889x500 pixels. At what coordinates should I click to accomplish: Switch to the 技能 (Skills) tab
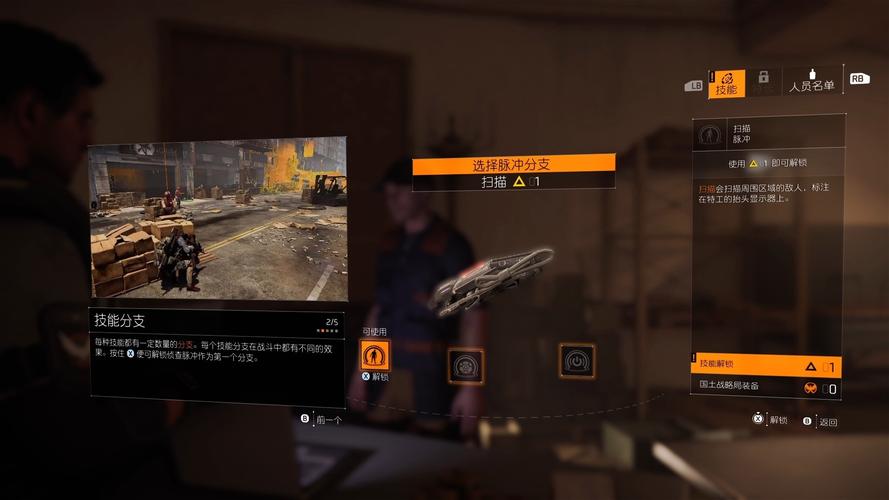pos(726,82)
